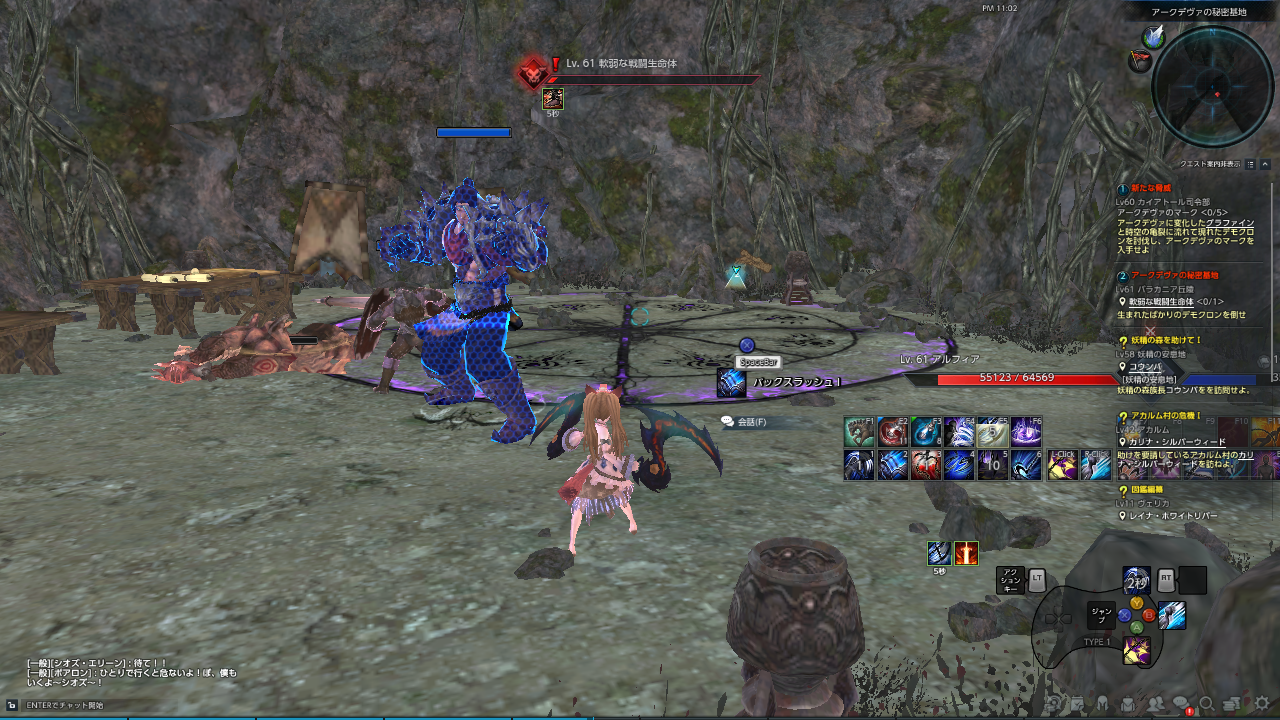Image resolution: width=1280 pixels, height=720 pixels.
Task: Trigger the R-Click counter skill icon
Action: (1096, 465)
